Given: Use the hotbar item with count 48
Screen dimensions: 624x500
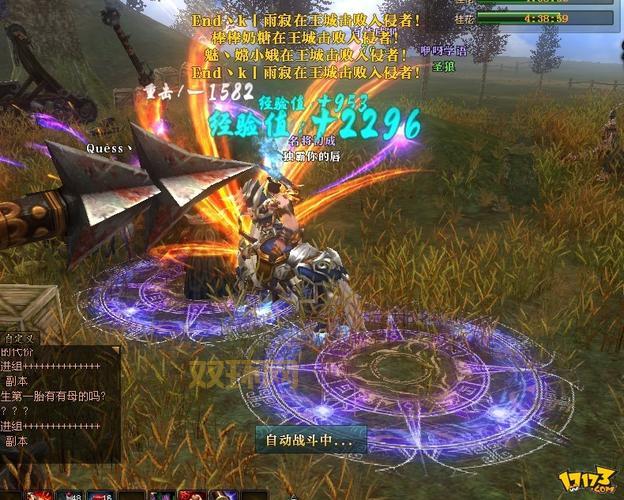Looking at the screenshot, I should 72,495.
